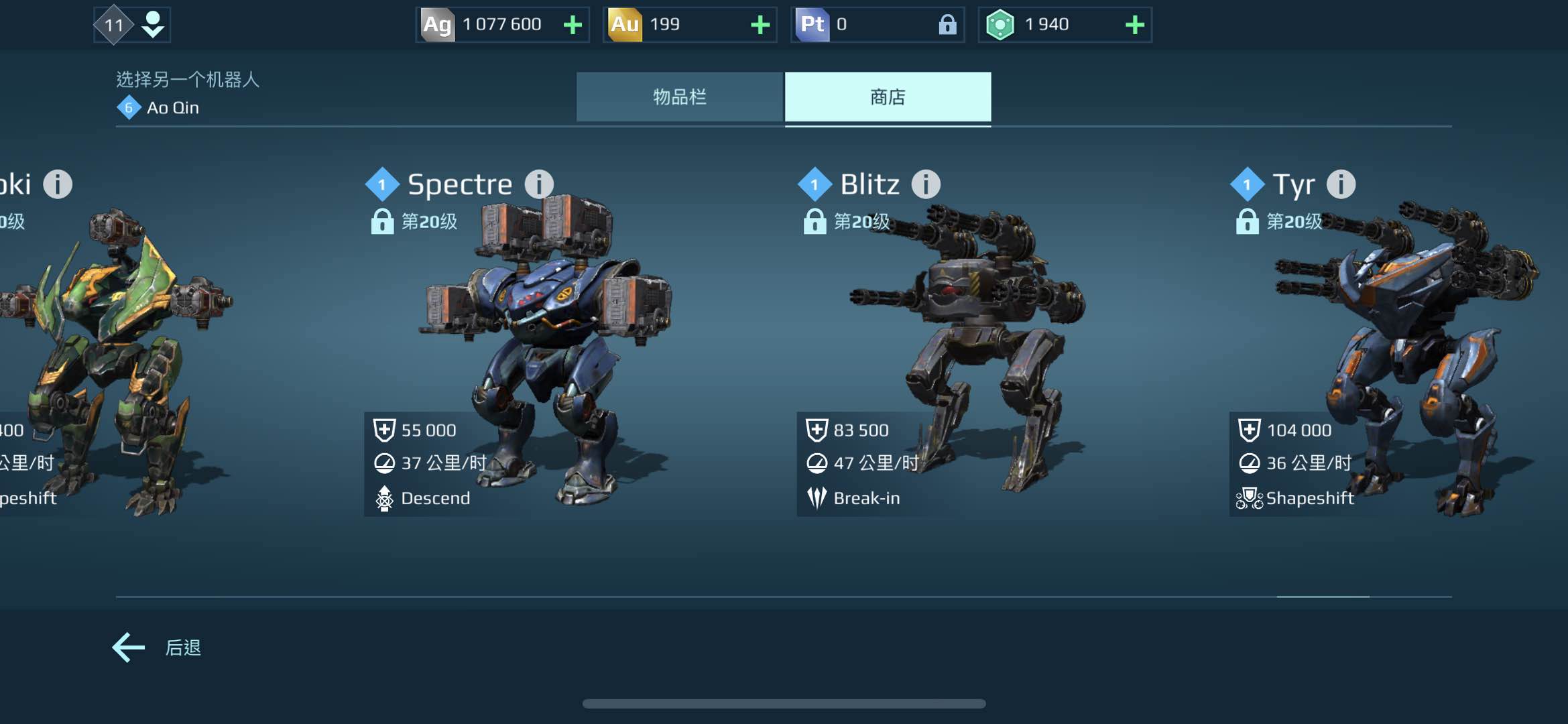1568x724 pixels.
Task: Click the locked Pt platinum padlock
Action: coord(947,25)
